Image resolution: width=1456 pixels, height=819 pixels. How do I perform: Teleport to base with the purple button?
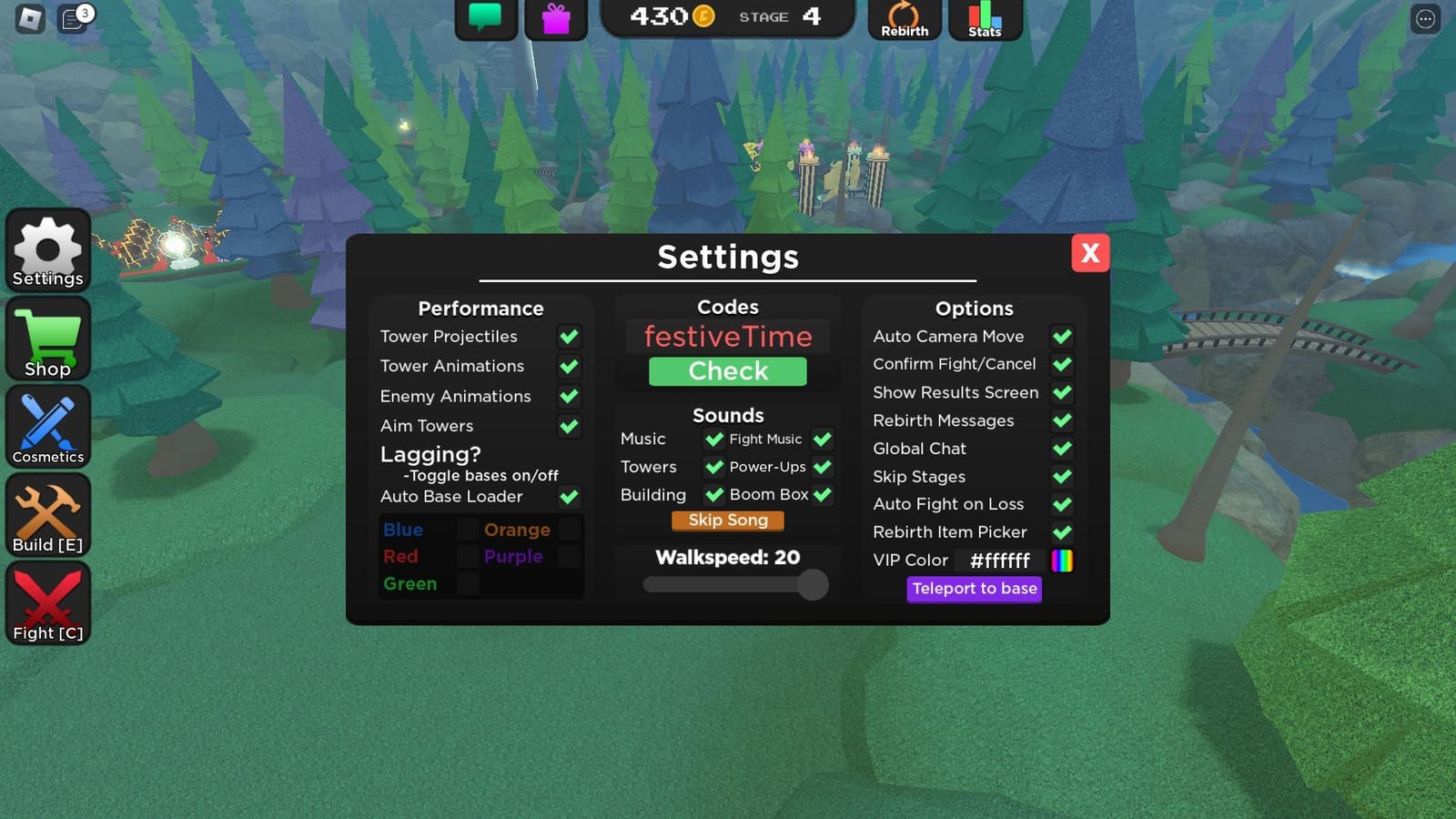coord(974,589)
